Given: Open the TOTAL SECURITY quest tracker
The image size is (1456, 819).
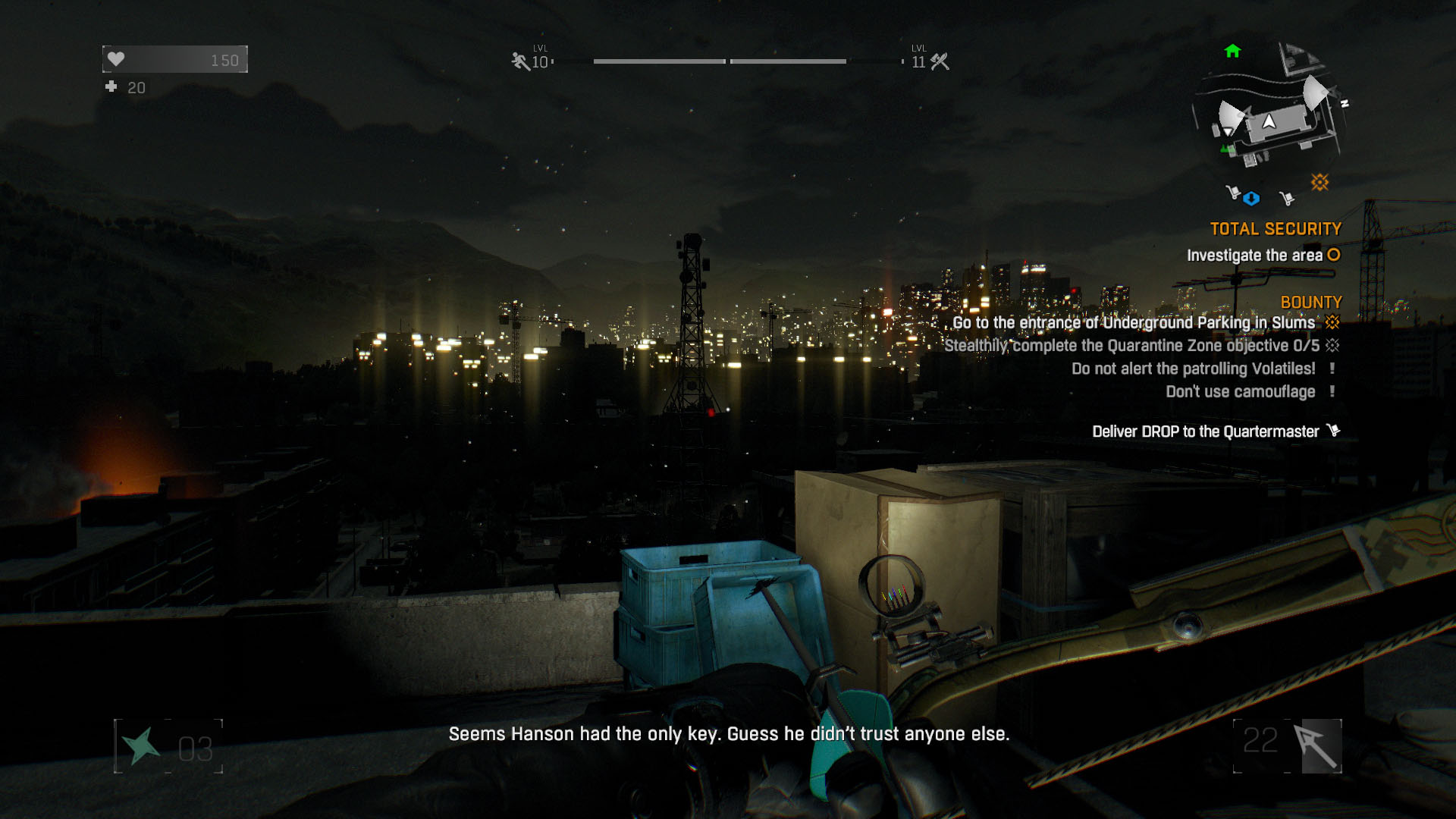Looking at the screenshot, I should coord(1276,229).
